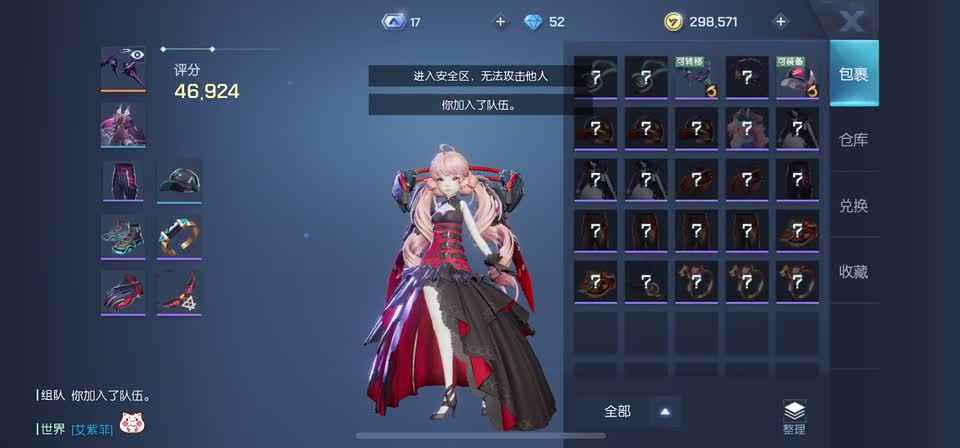Select the bag item tagged 可装备

[x=797, y=77]
